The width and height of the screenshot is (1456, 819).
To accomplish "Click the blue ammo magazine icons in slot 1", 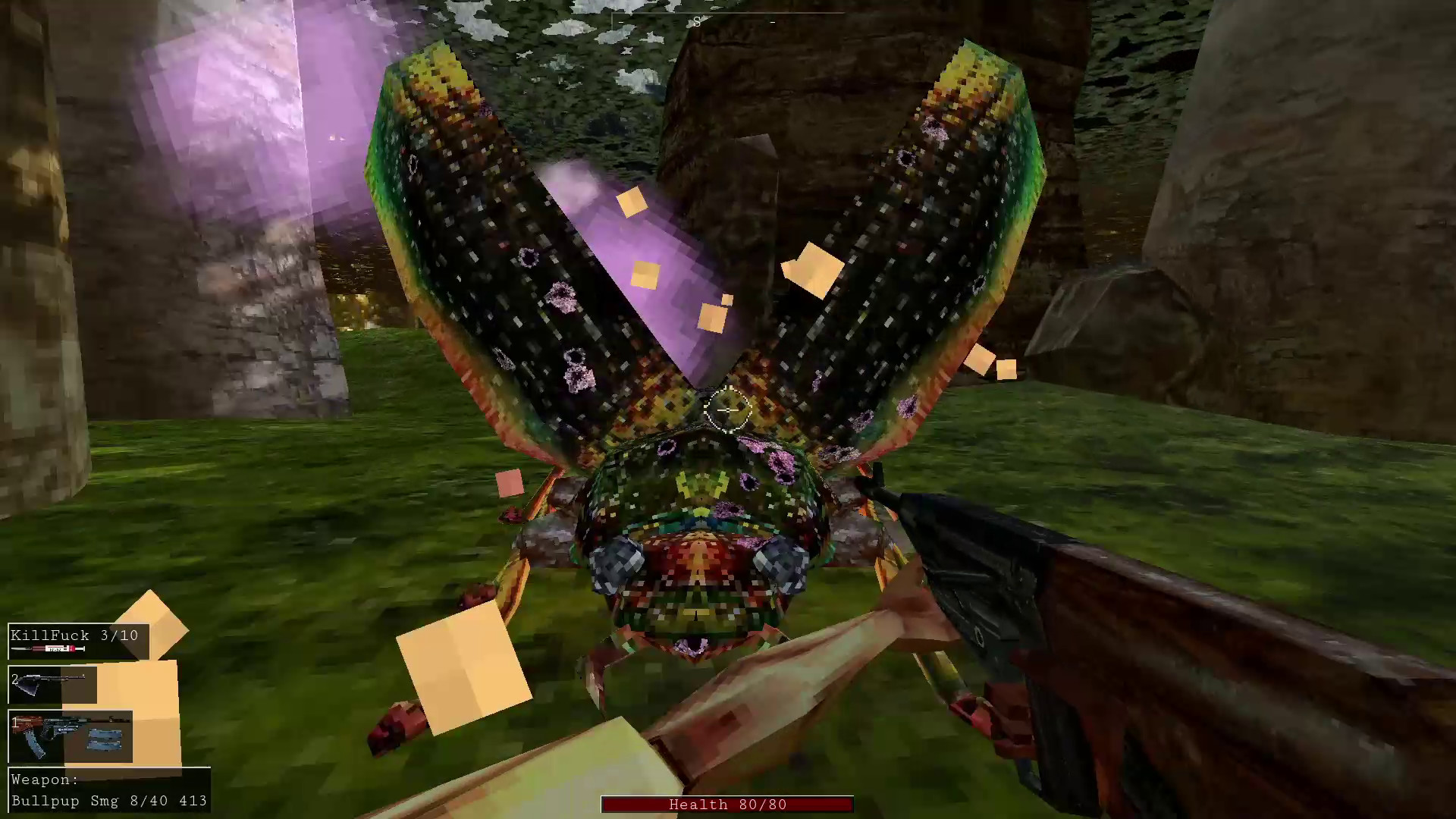I will 105,740.
